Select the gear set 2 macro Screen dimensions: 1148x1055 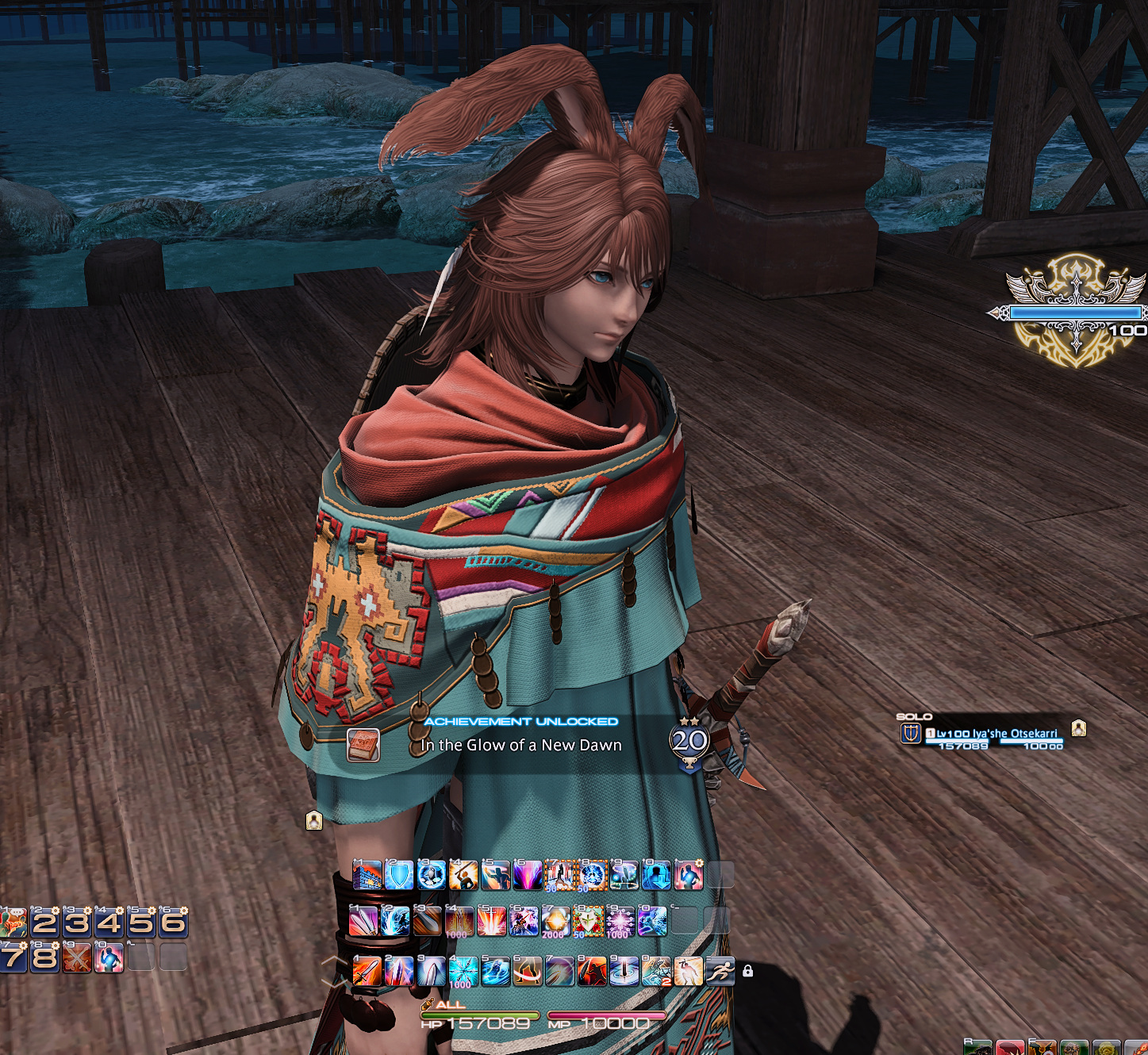[44, 922]
